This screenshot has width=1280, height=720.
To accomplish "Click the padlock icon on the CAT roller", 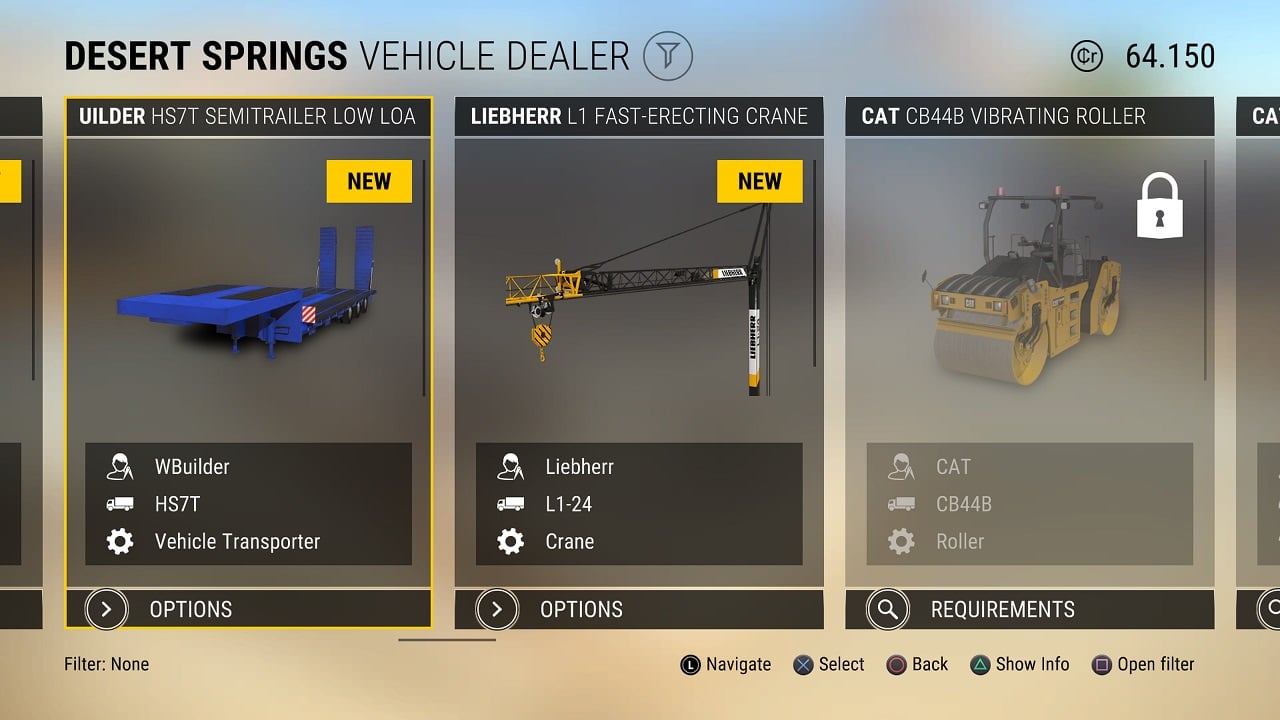I will tap(1159, 206).
